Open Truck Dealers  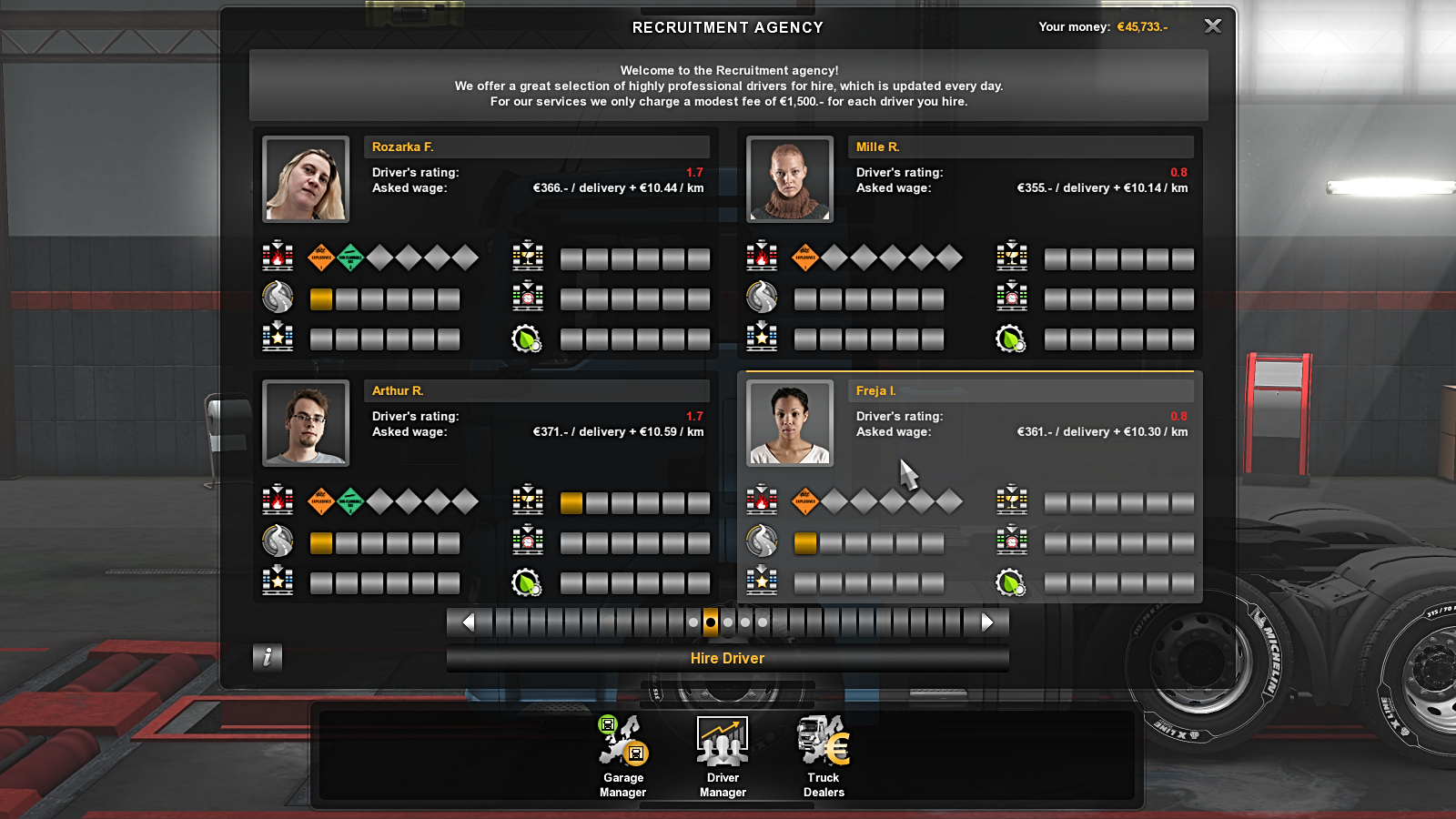click(x=824, y=757)
